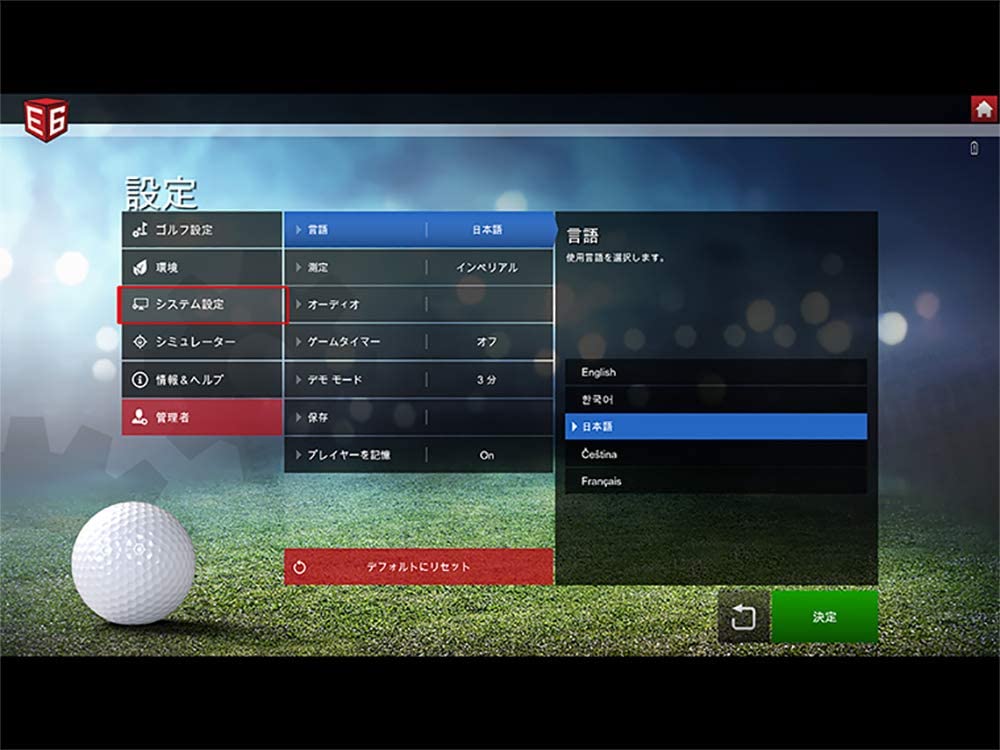This screenshot has width=1000, height=750.
Task: Confirm with the green 決定 button
Action: click(824, 617)
